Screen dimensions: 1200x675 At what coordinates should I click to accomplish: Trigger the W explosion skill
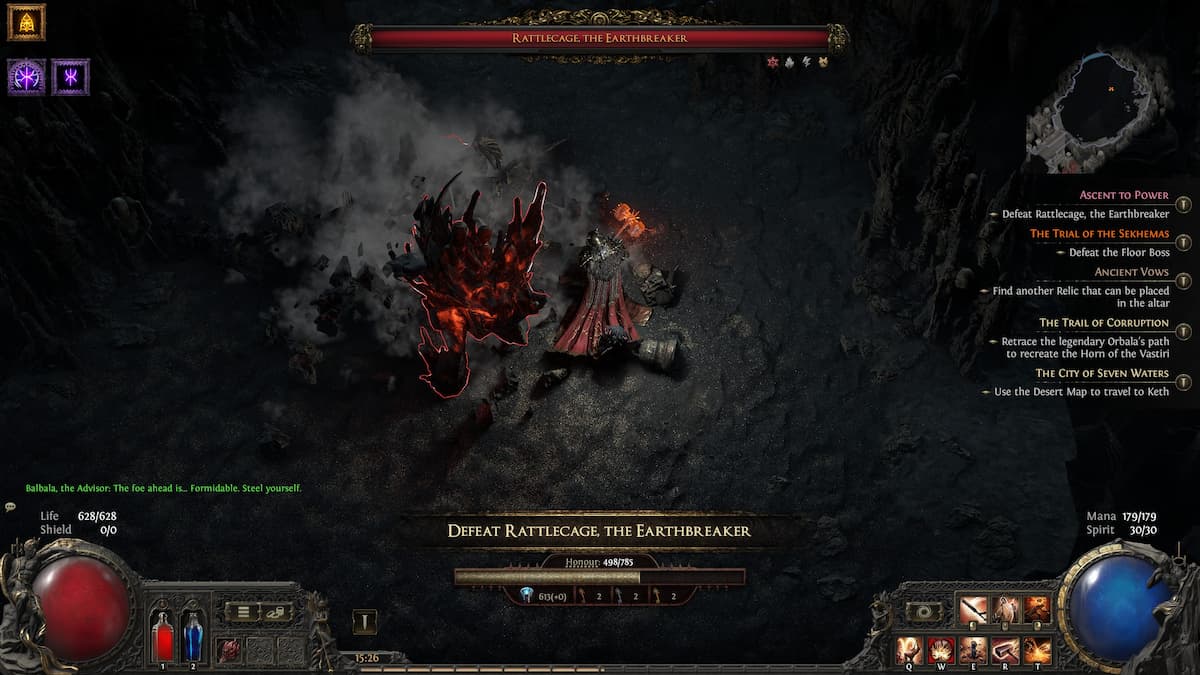coord(942,649)
